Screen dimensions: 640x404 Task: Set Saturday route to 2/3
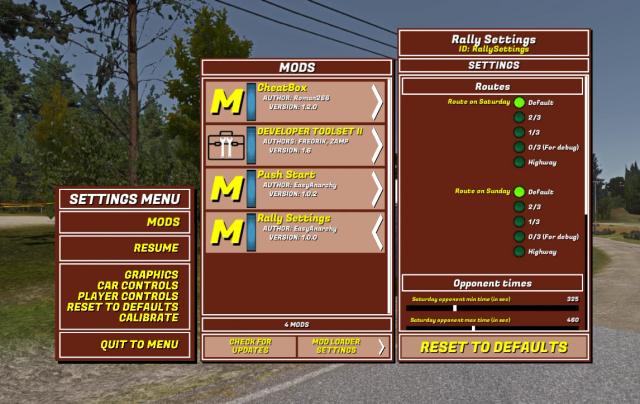tap(520, 117)
